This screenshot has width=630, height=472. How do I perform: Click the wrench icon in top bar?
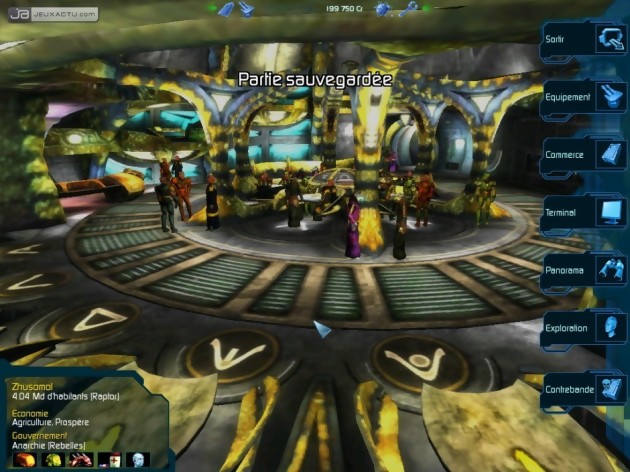pyautogui.click(x=409, y=9)
